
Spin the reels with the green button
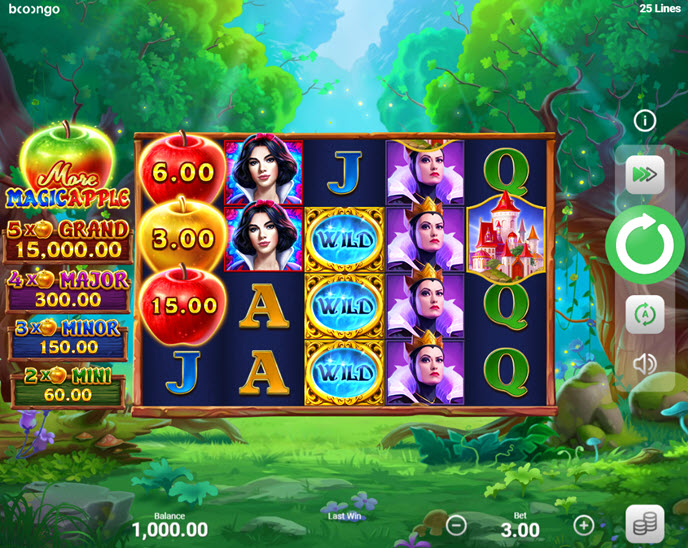coord(645,245)
